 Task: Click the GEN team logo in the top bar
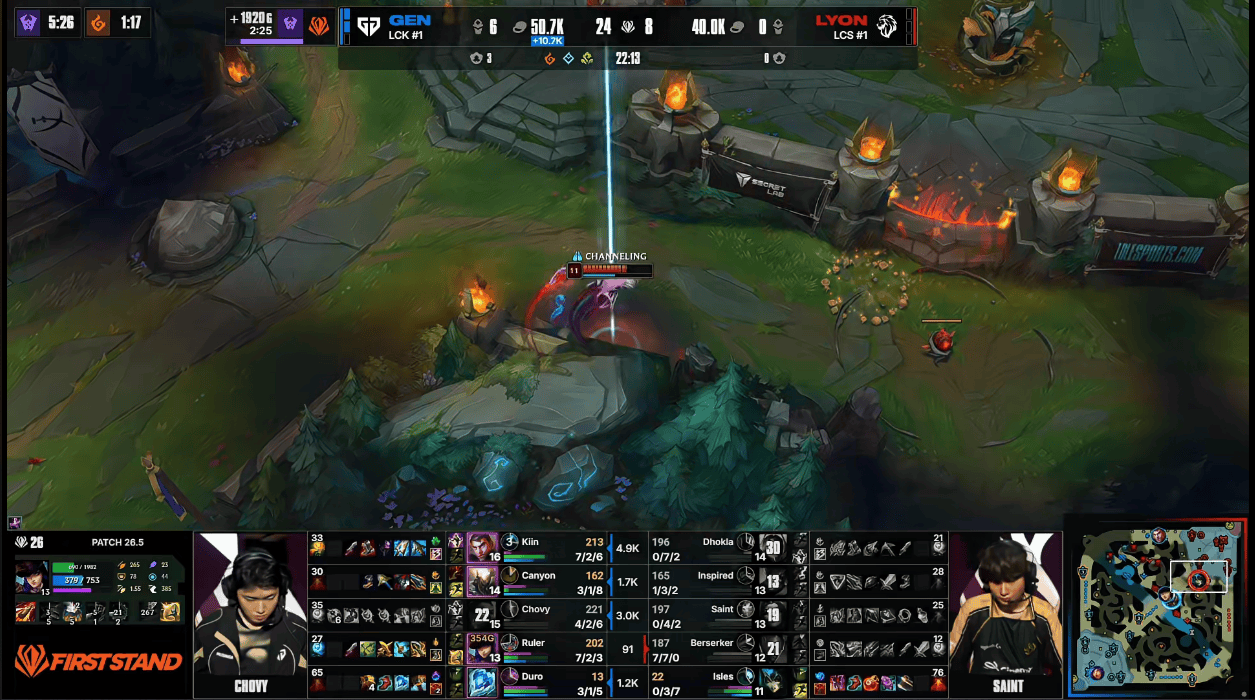pyautogui.click(x=368, y=26)
